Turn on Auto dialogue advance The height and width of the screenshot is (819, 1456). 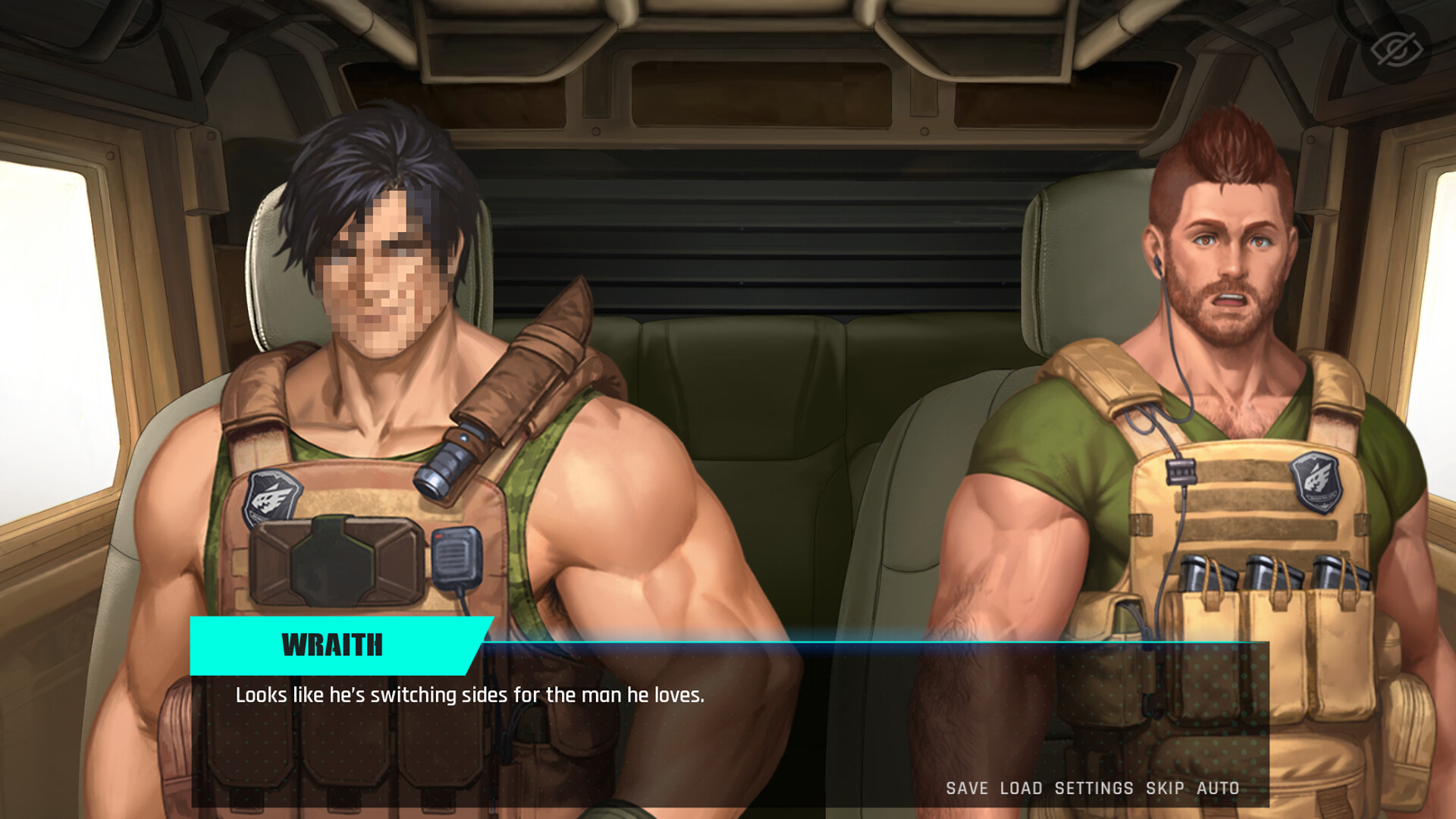1218,789
